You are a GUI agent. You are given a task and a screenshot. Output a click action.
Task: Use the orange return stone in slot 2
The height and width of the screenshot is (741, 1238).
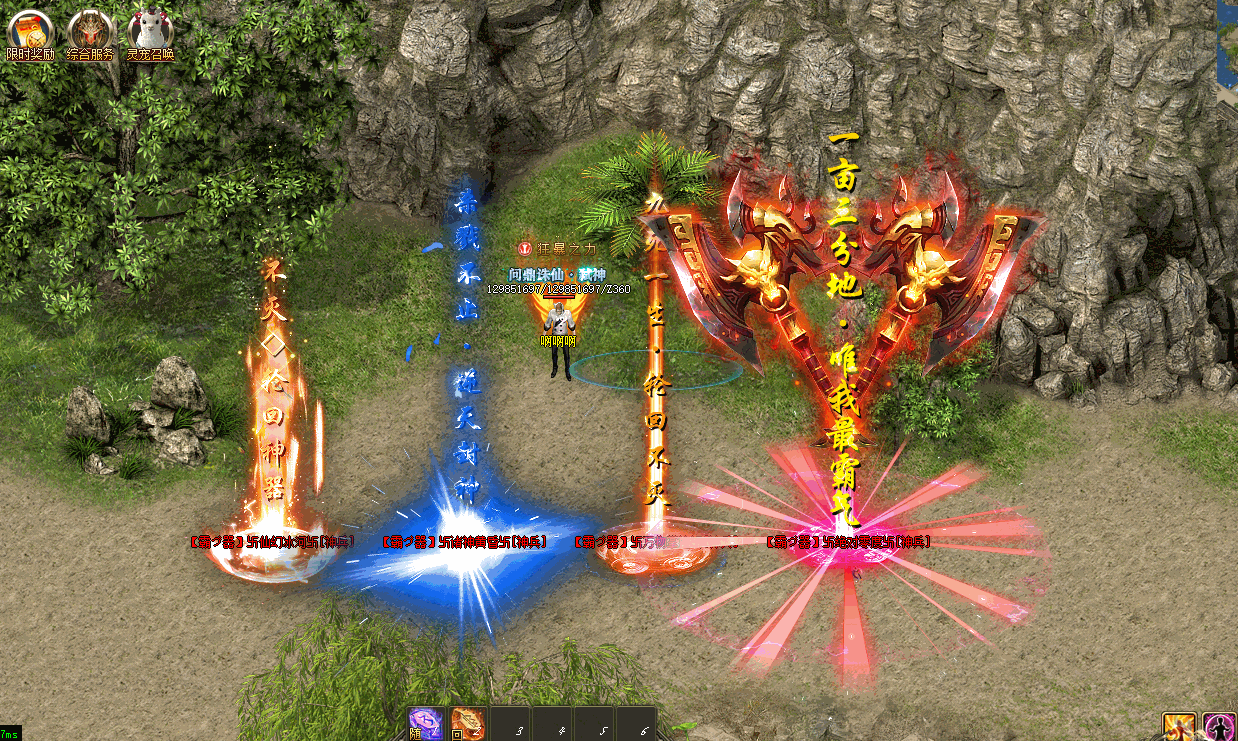point(467,723)
